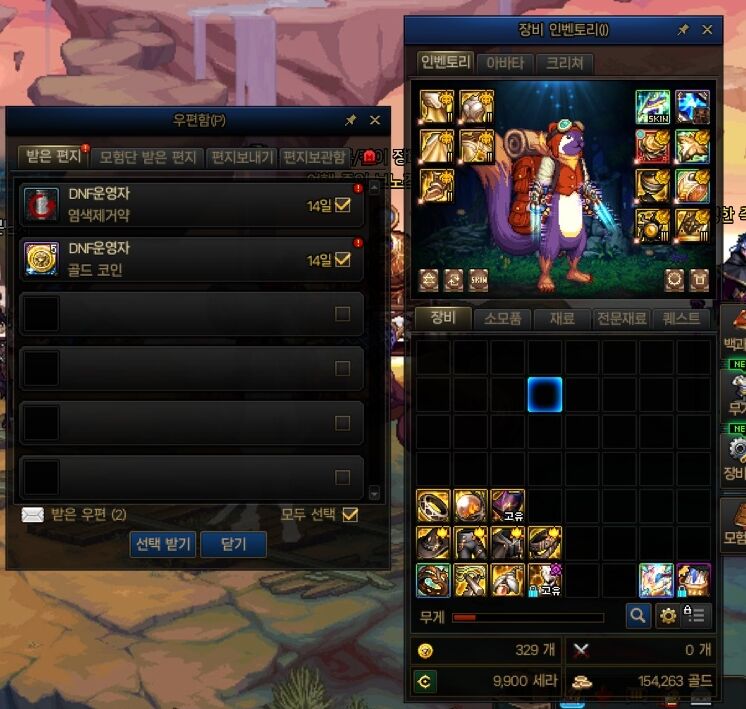Switch to the 아바타 tab
The height and width of the screenshot is (709, 746).
503,64
